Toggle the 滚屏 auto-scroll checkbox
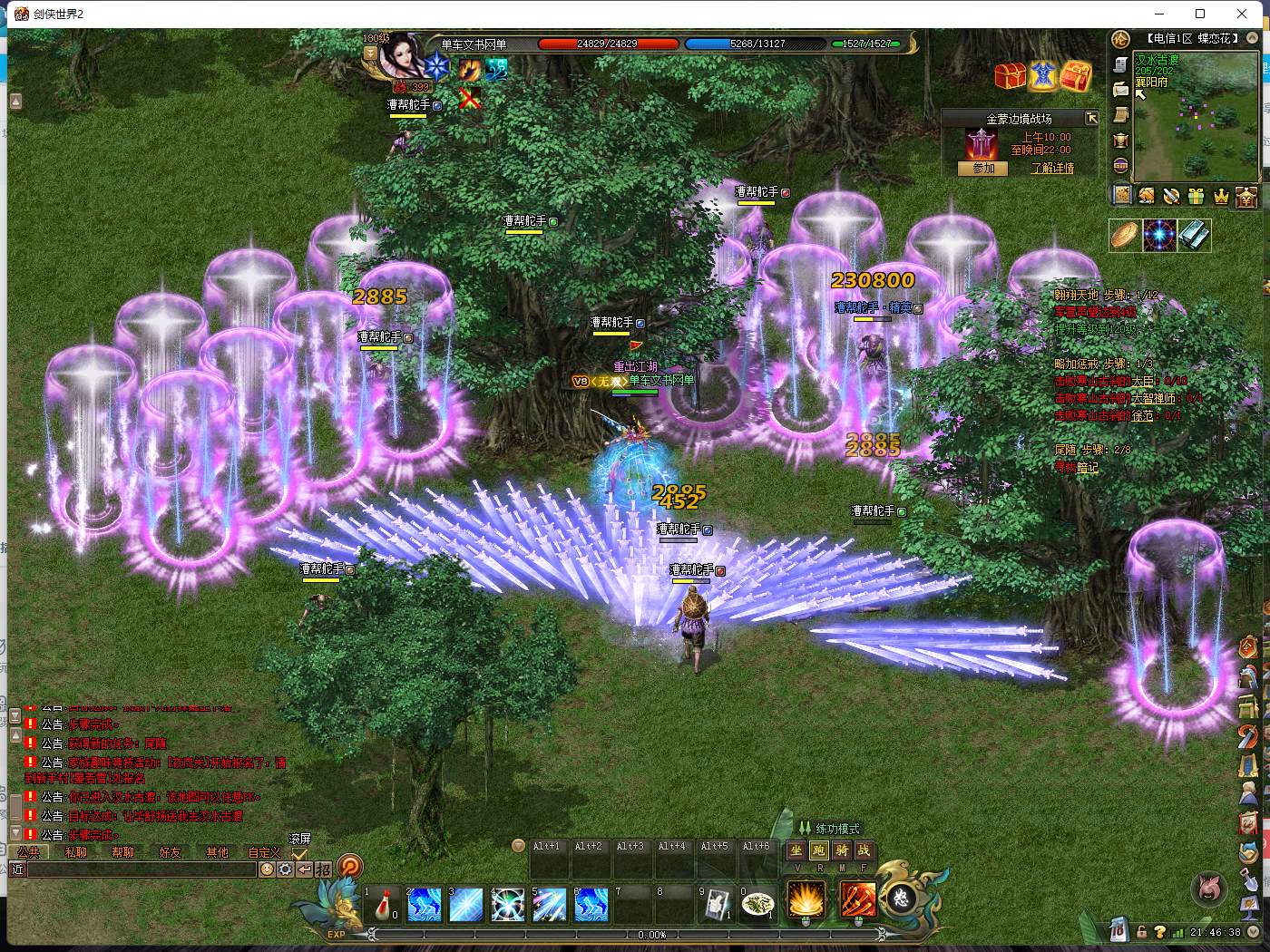This screenshot has height=952, width=1270. click(x=299, y=854)
